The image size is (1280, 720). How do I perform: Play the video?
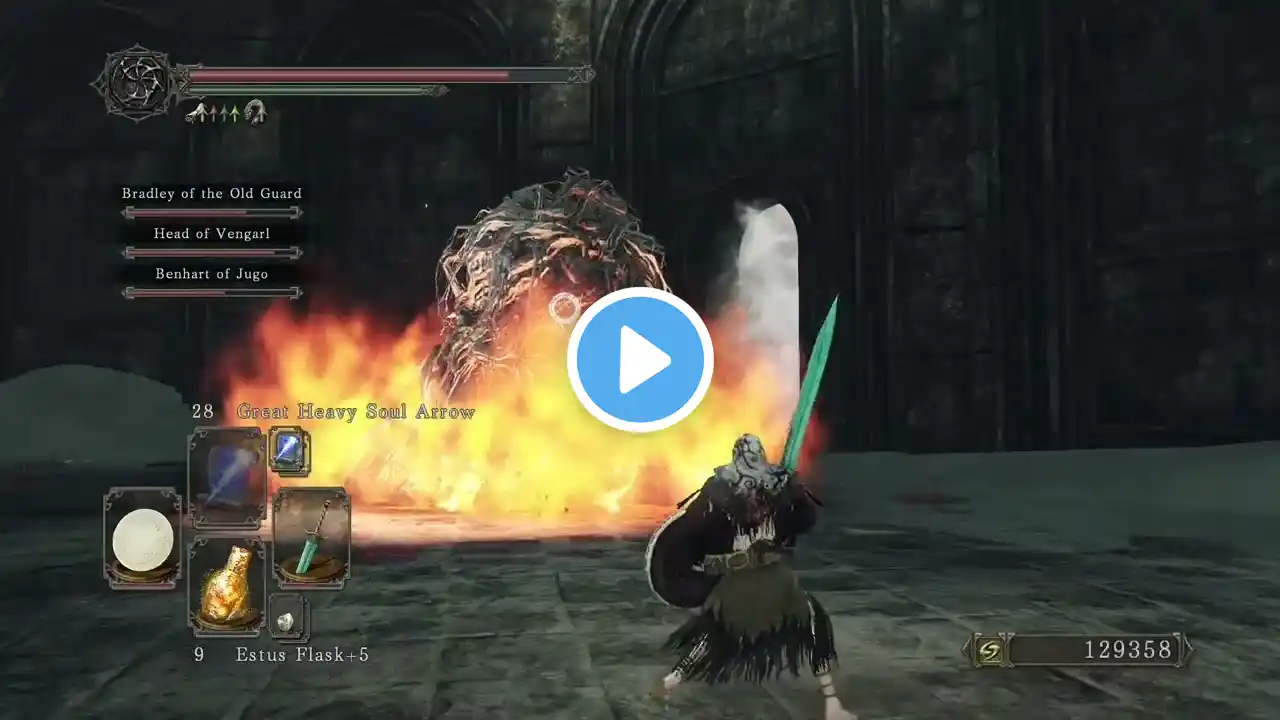click(x=640, y=360)
